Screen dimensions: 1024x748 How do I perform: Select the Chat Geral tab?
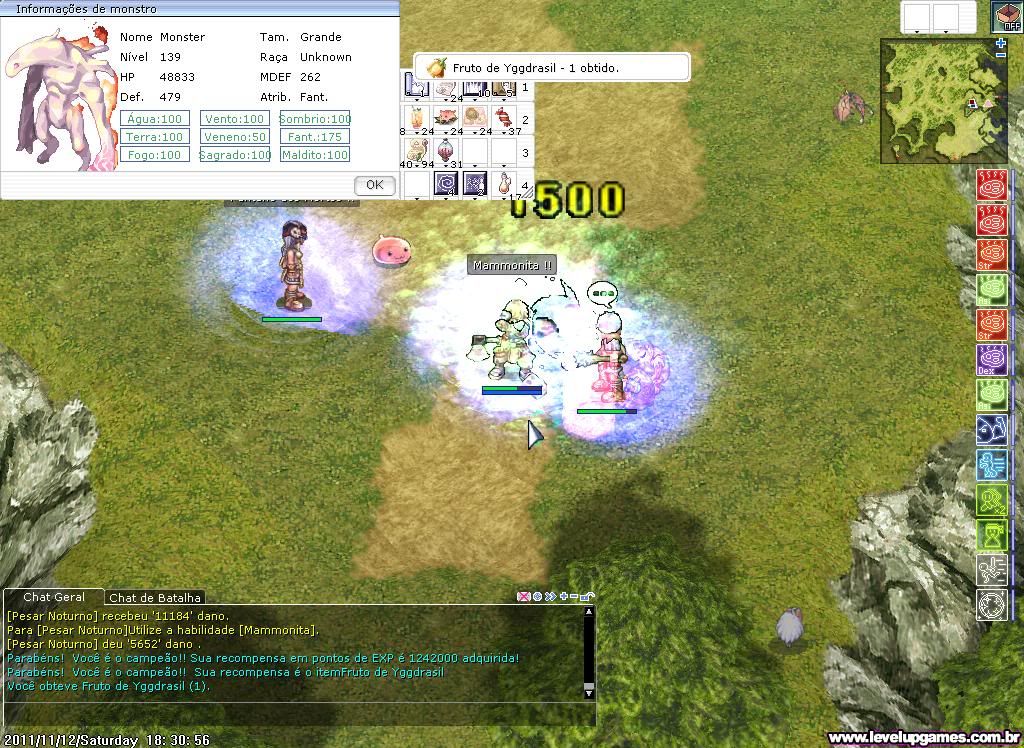(x=55, y=597)
